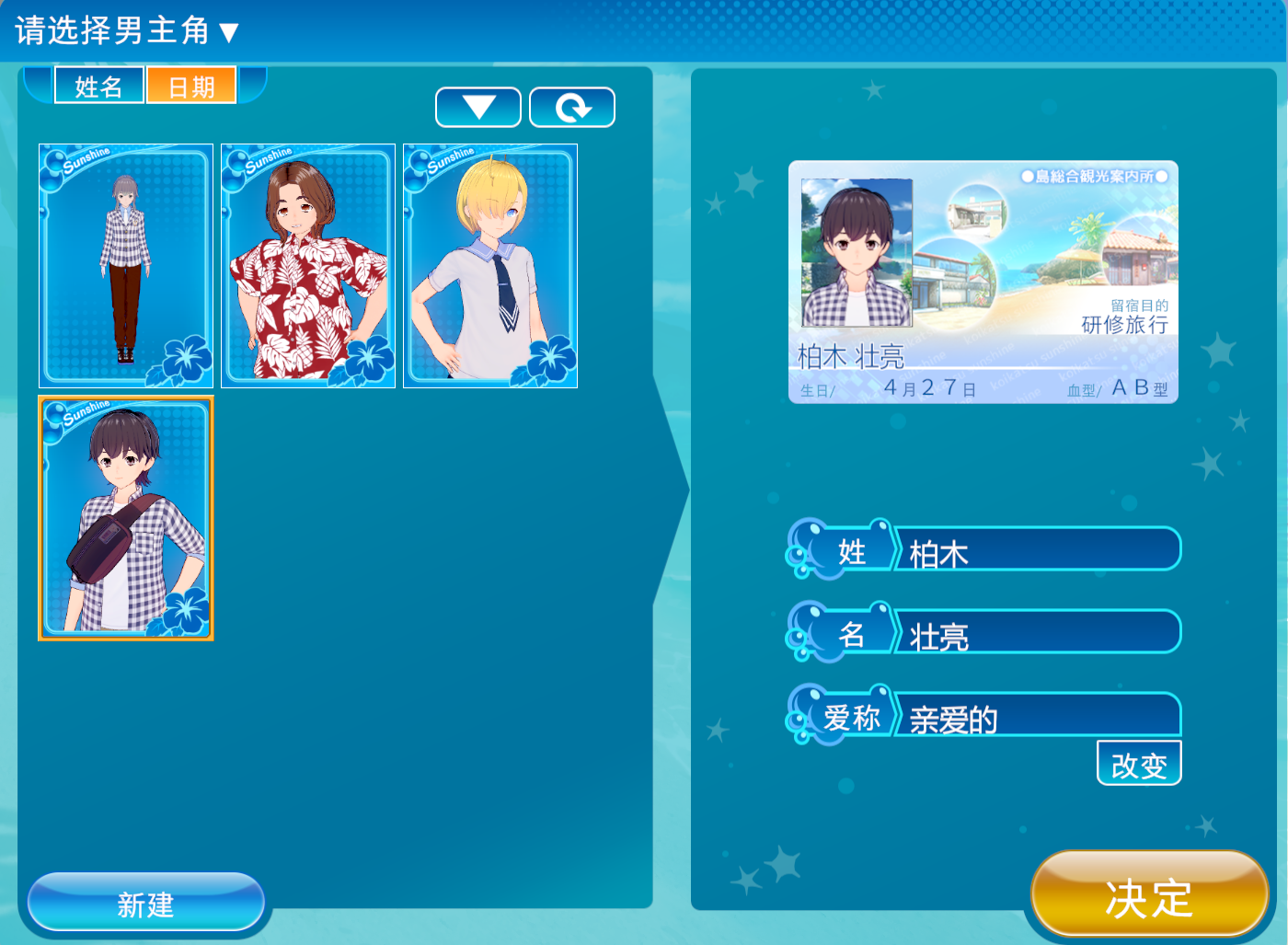The height and width of the screenshot is (945, 1288).
Task: Switch to the 姓名 sorting tab
Action: (98, 86)
